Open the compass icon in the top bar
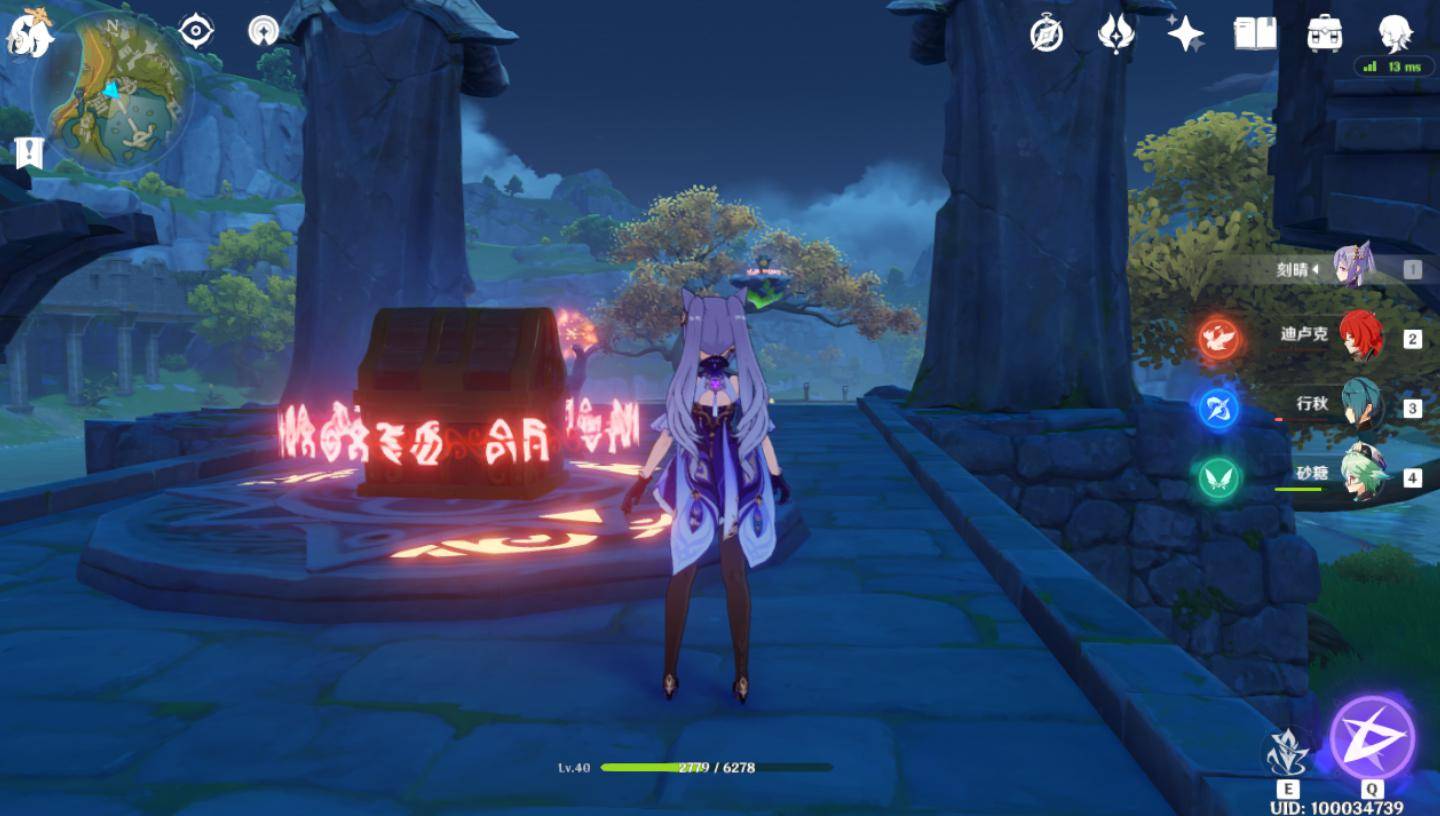The width and height of the screenshot is (1440, 816). coord(1046,34)
